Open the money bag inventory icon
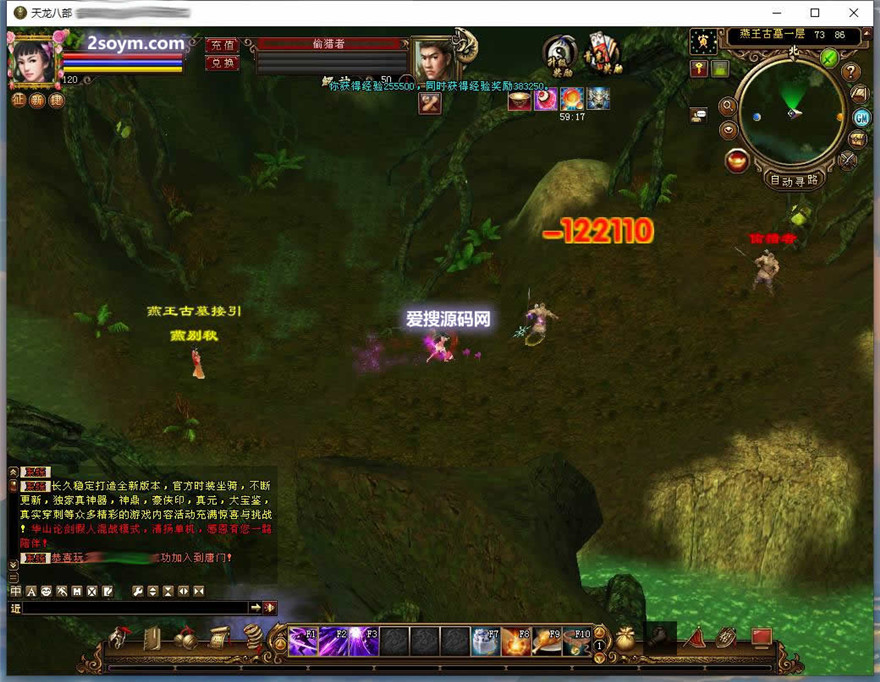The image size is (880, 682). point(627,638)
